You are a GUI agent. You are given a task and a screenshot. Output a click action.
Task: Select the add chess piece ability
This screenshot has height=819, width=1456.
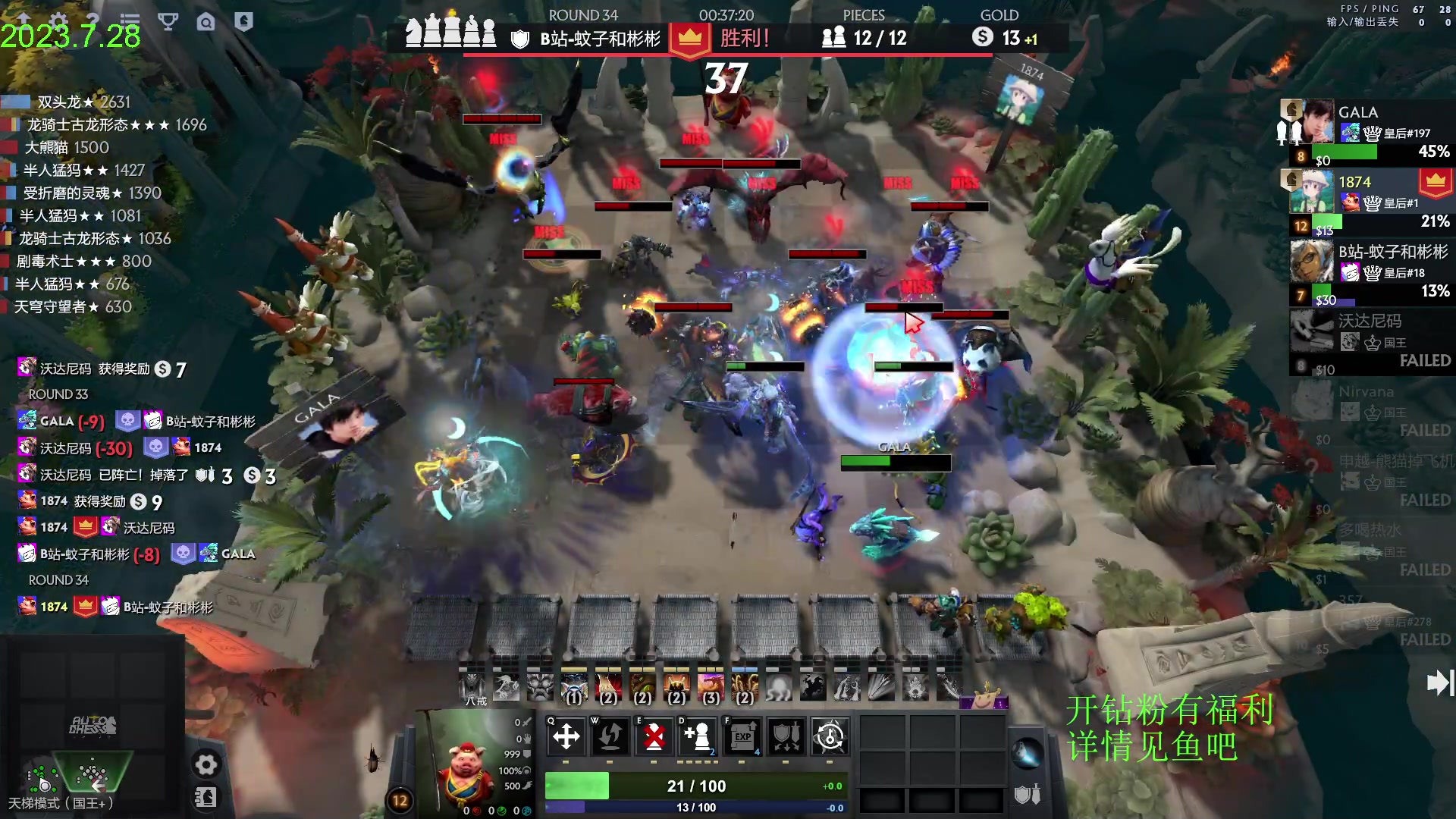(698, 736)
